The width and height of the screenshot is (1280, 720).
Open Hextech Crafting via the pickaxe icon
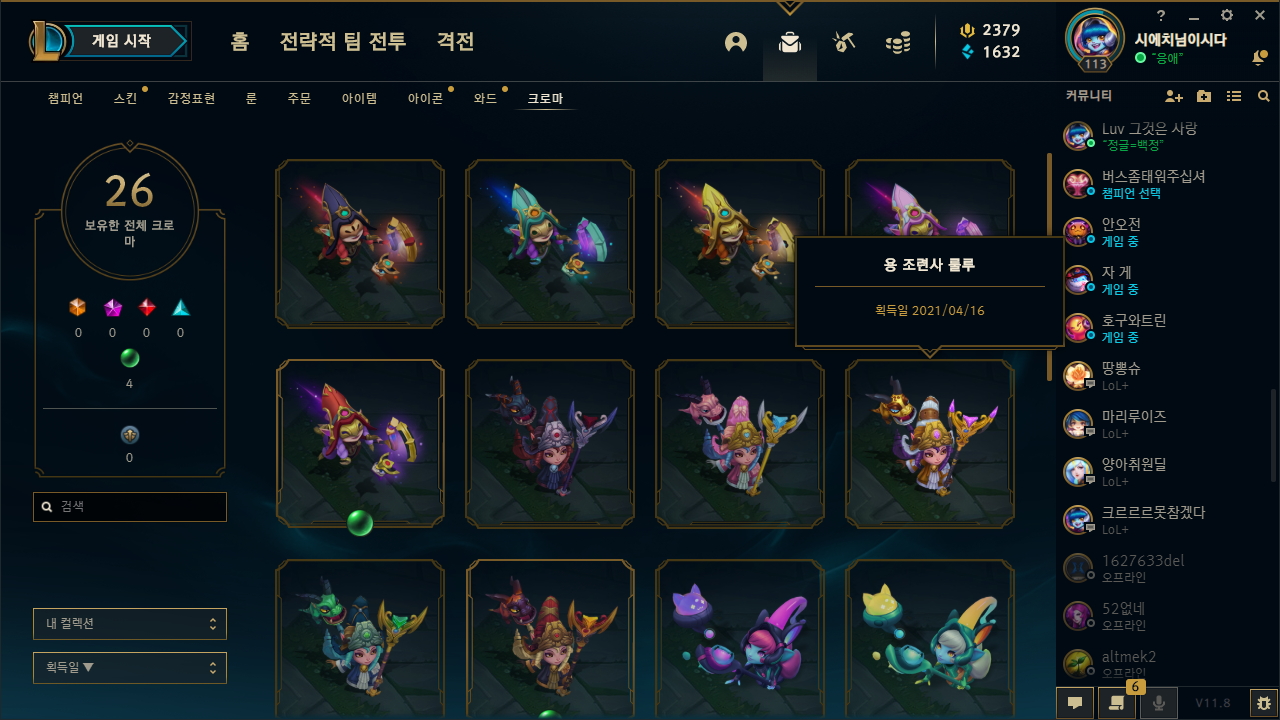843,40
